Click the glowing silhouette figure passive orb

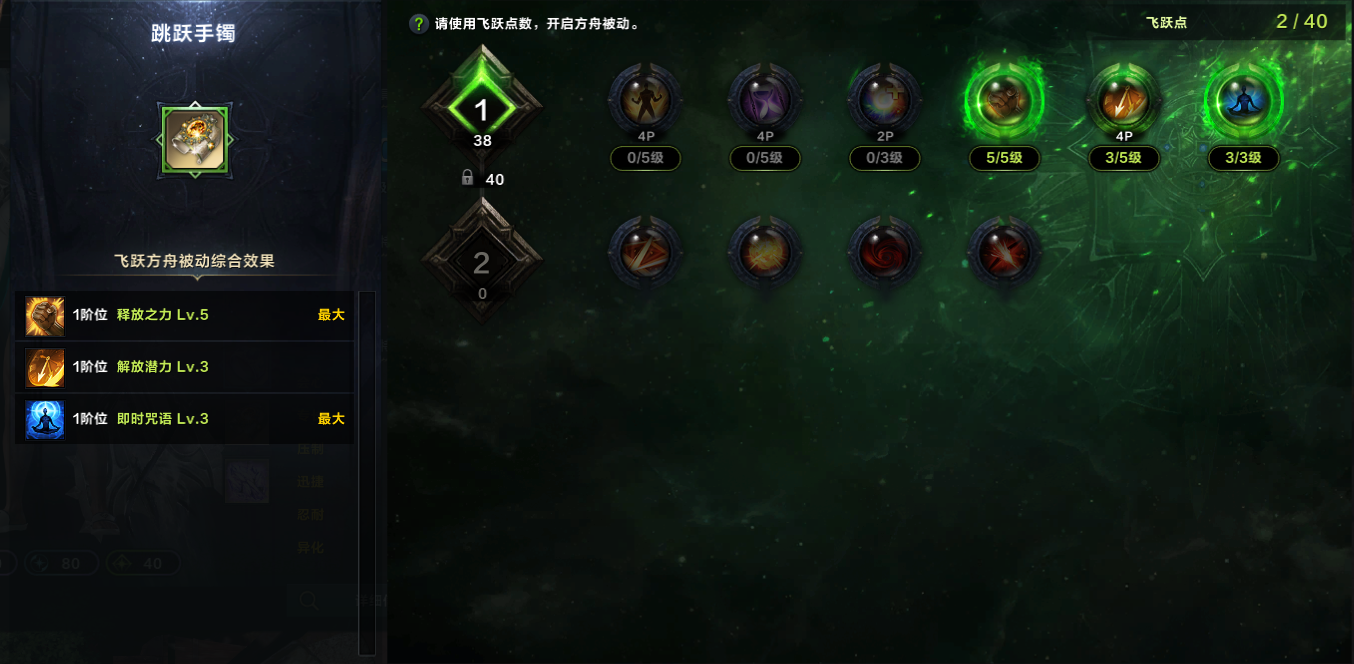pyautogui.click(x=645, y=100)
